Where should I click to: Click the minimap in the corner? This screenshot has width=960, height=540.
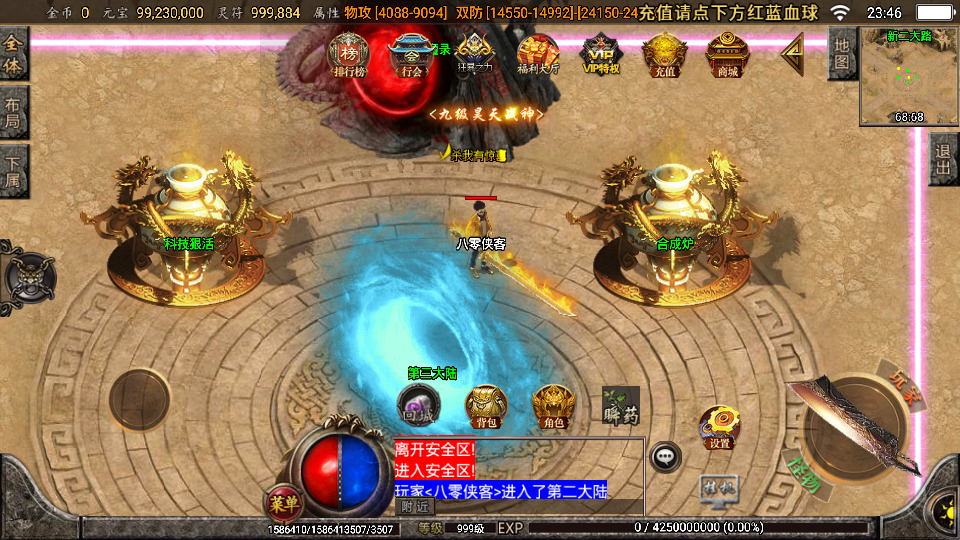click(x=909, y=76)
